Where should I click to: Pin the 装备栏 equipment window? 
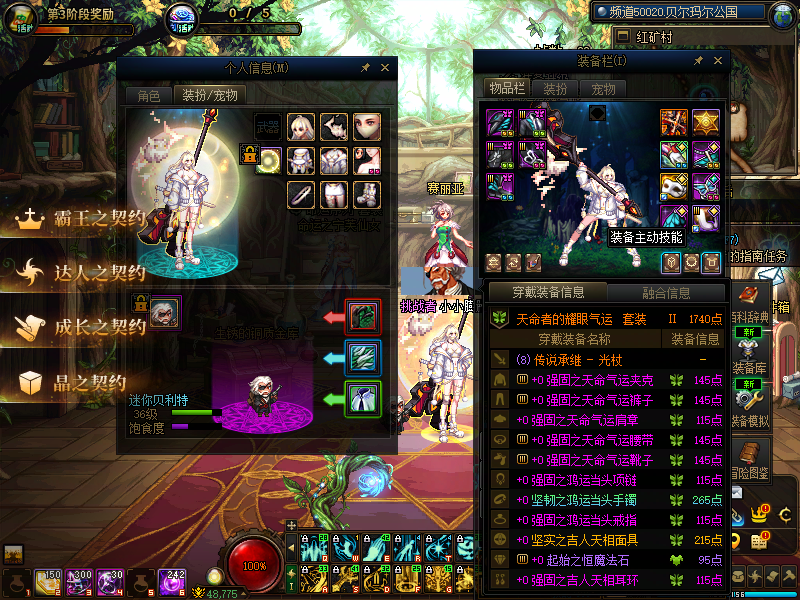[698, 61]
